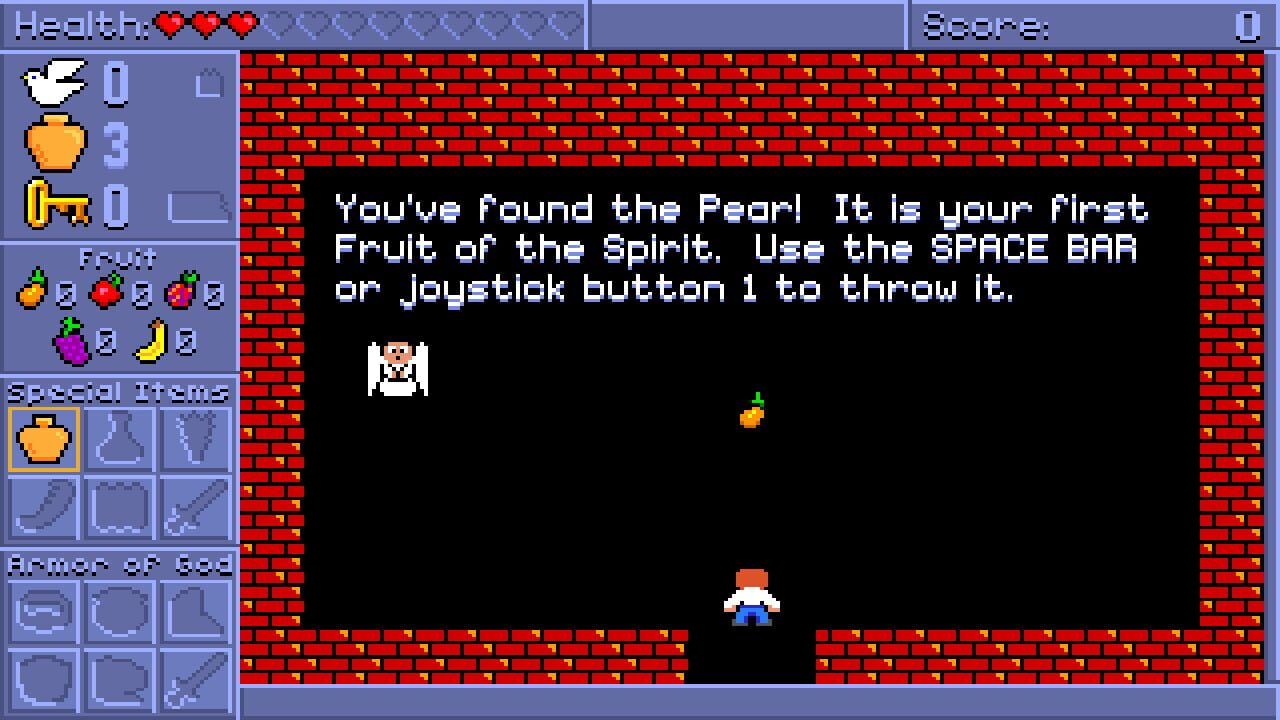Screen dimensions: 1280x720
Task: Click the pear icon in the Fruit panel
Action: coord(33,292)
